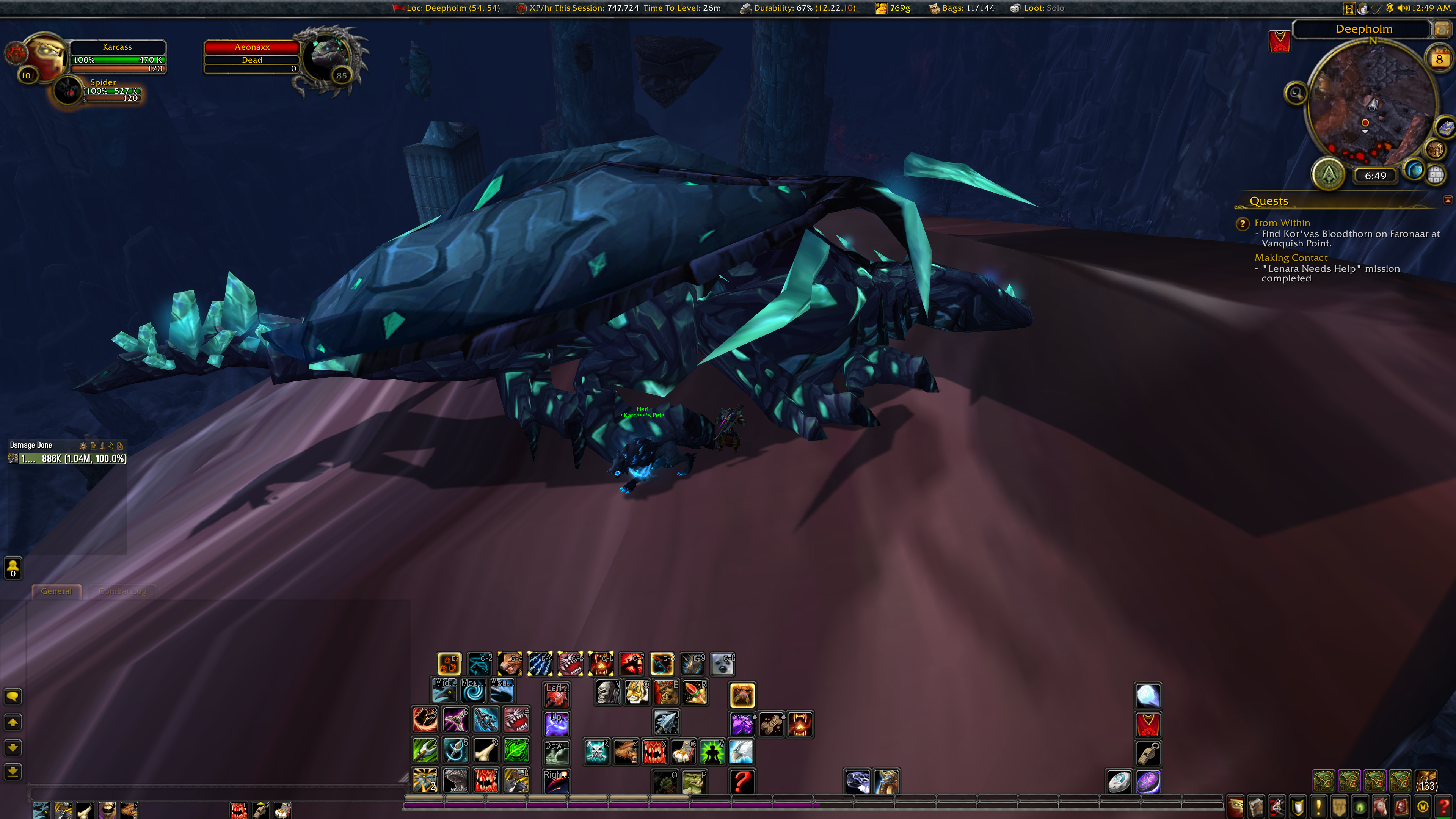This screenshot has height=819, width=1456.
Task: Click the dog bone treat pet ability
Action: (x=771, y=725)
